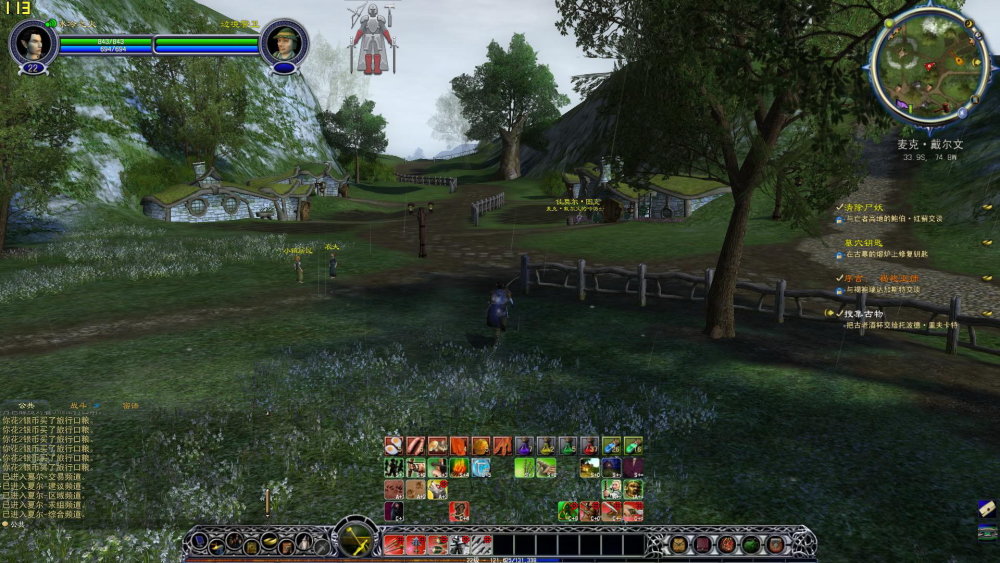
Task: Click the crossed swords auto-attack button
Action: click(x=355, y=539)
